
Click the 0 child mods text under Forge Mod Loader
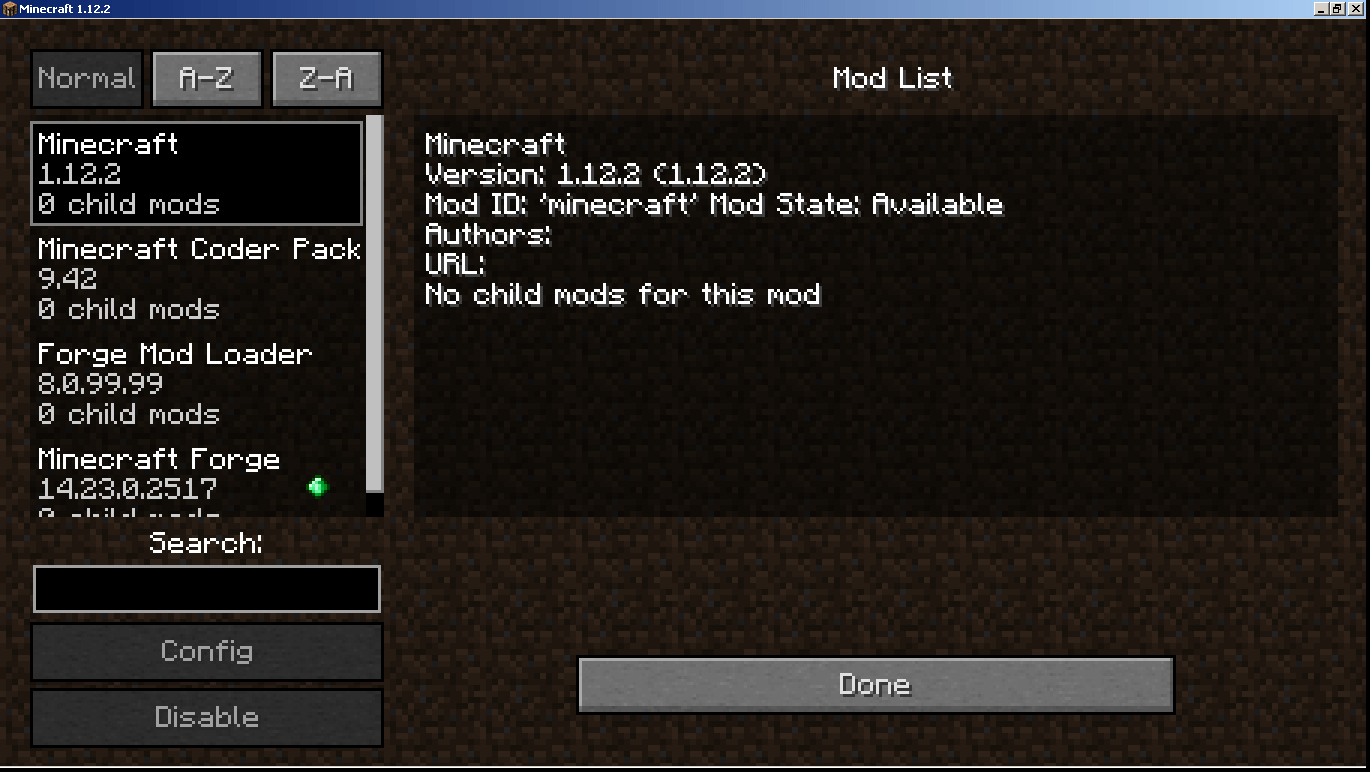click(x=128, y=415)
